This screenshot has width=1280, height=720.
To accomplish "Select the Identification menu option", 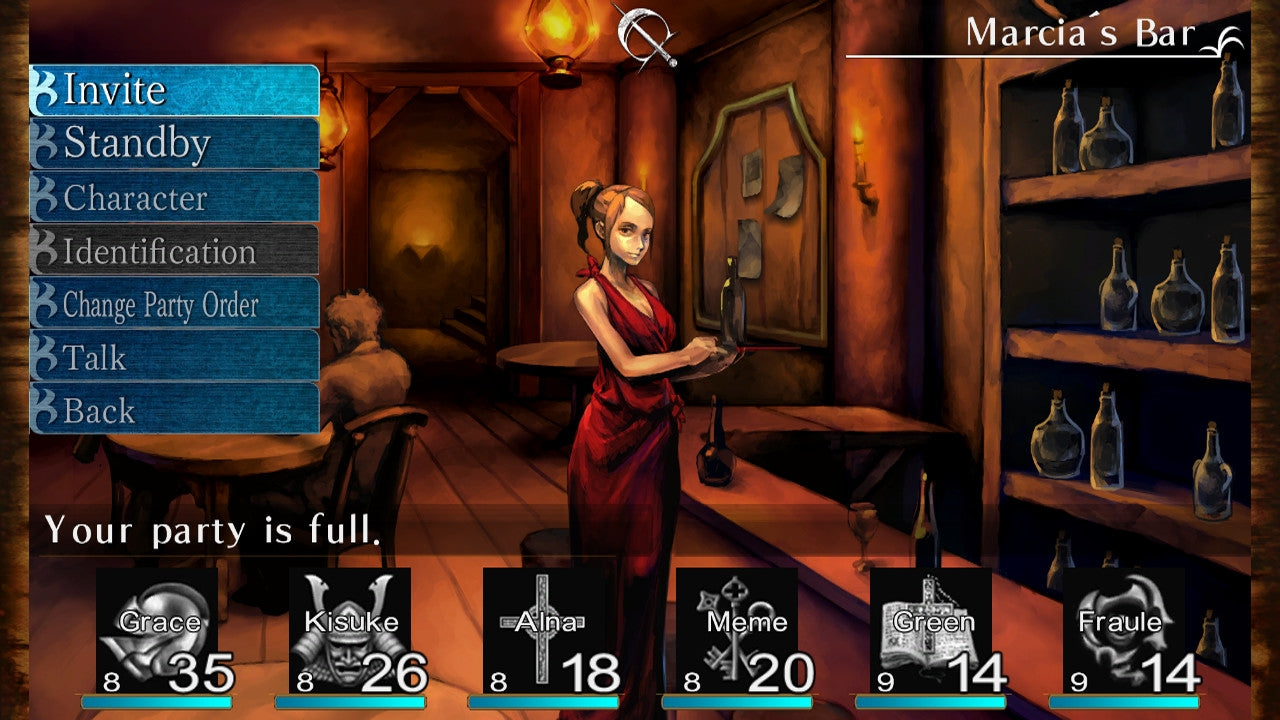I will tap(158, 251).
